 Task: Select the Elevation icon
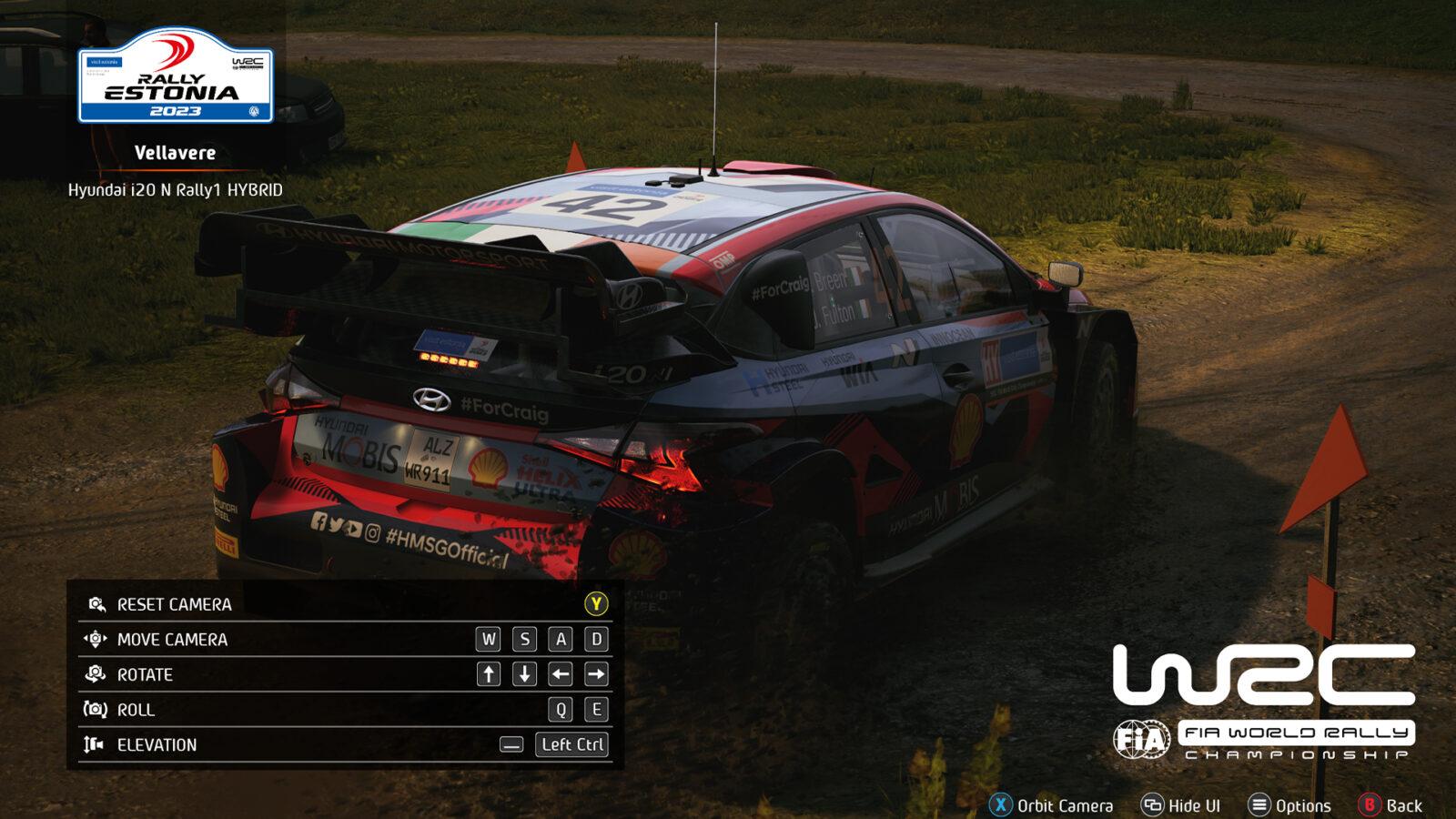(94, 743)
